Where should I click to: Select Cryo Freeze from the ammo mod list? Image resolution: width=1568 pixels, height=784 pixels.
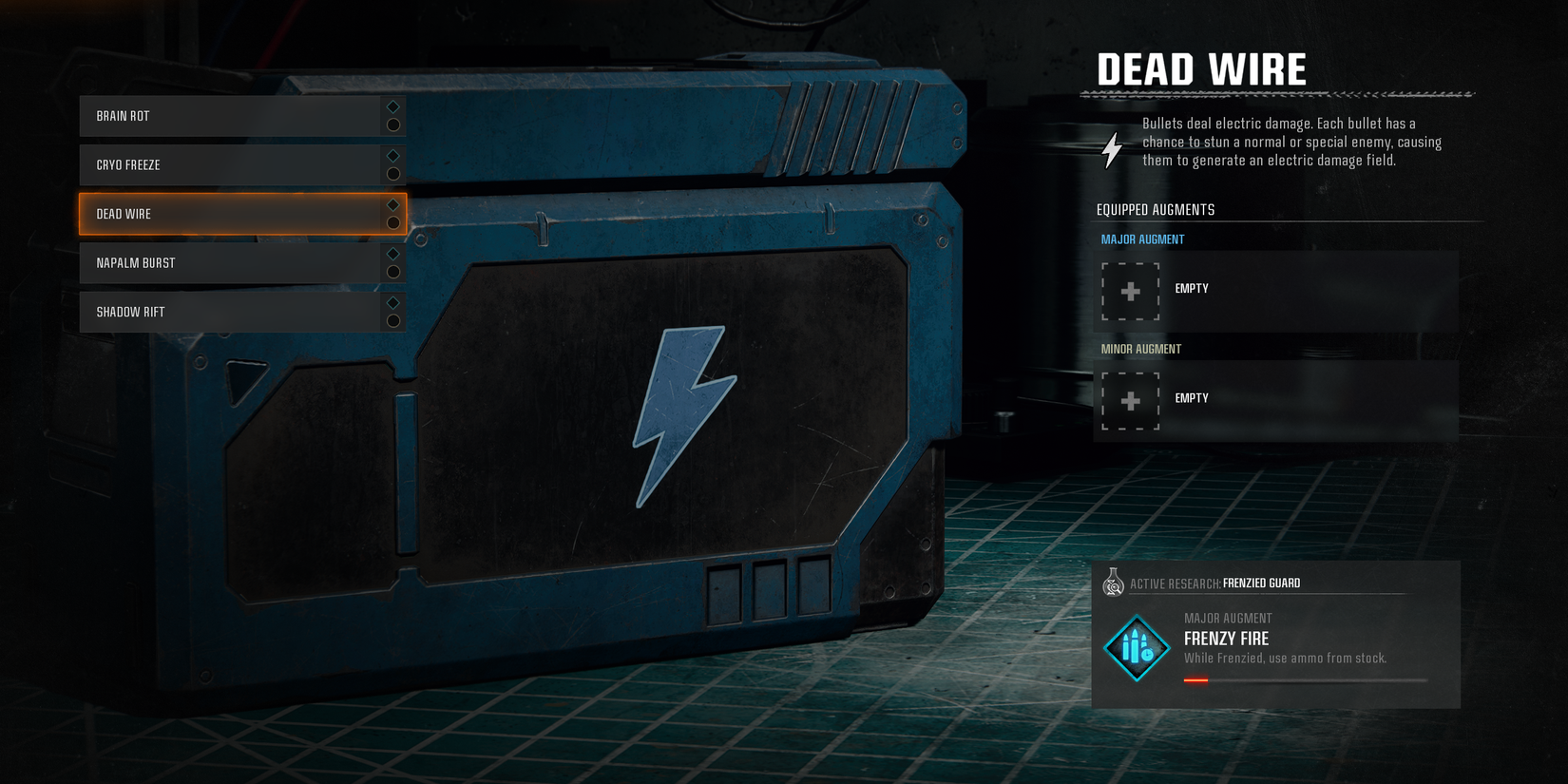pyautogui.click(x=228, y=164)
